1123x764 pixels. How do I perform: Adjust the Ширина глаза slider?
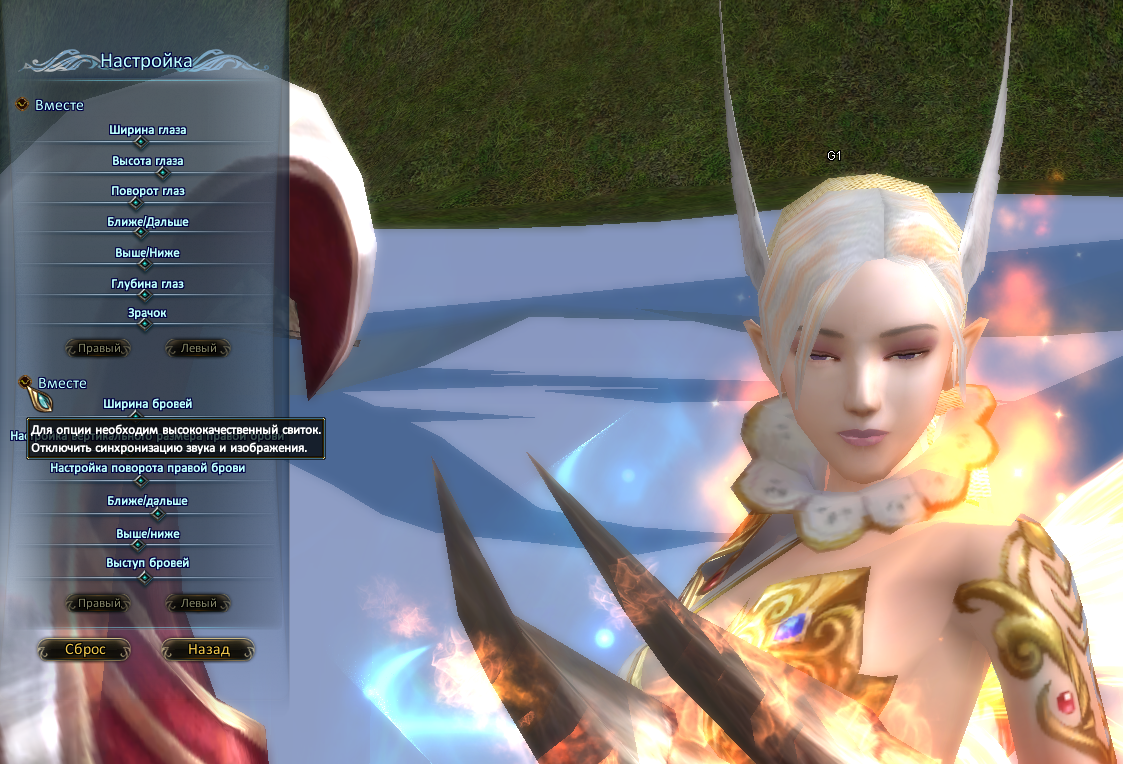click(141, 143)
